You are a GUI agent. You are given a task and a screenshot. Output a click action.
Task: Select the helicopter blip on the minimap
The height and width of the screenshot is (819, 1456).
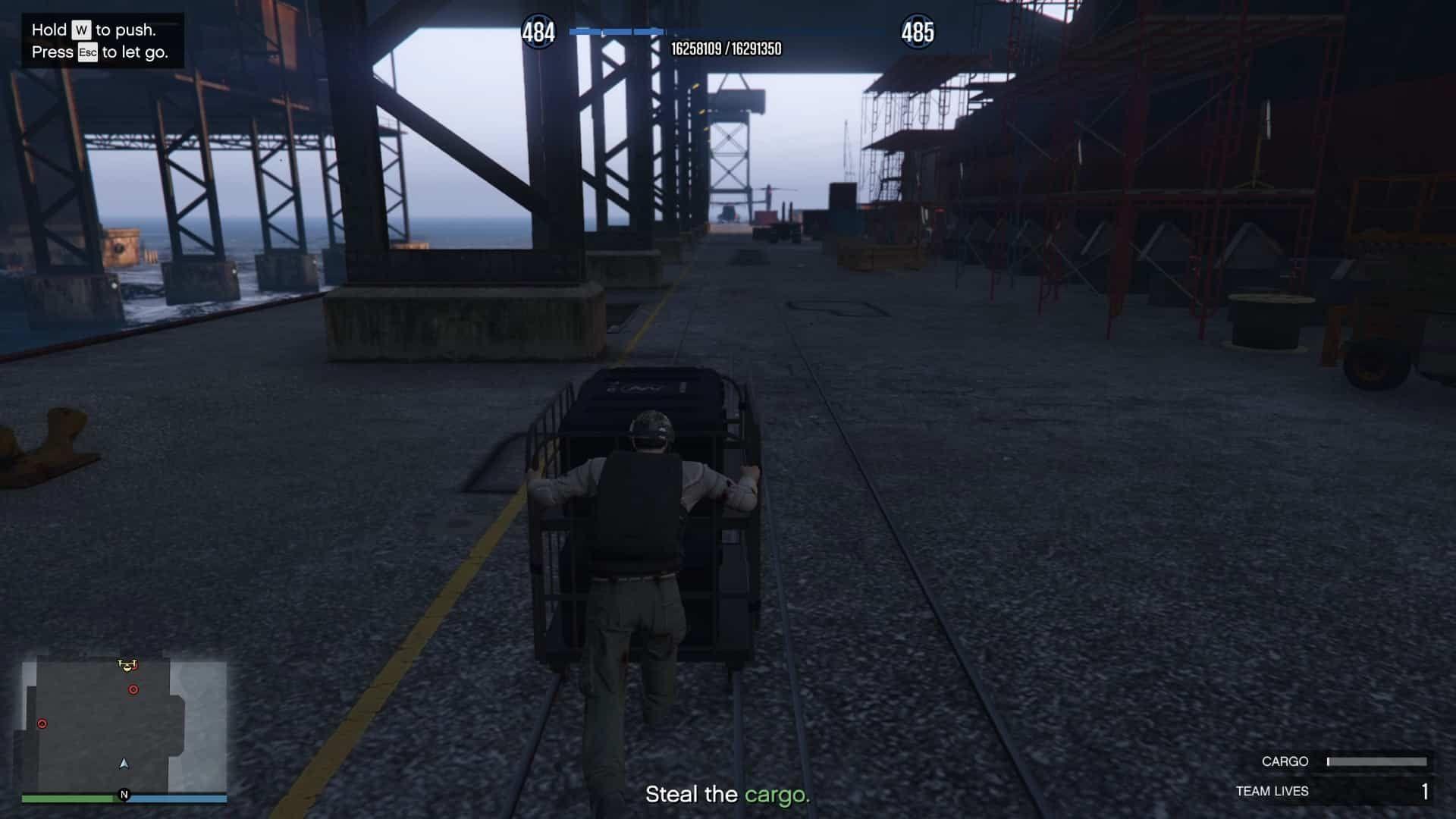tap(127, 665)
